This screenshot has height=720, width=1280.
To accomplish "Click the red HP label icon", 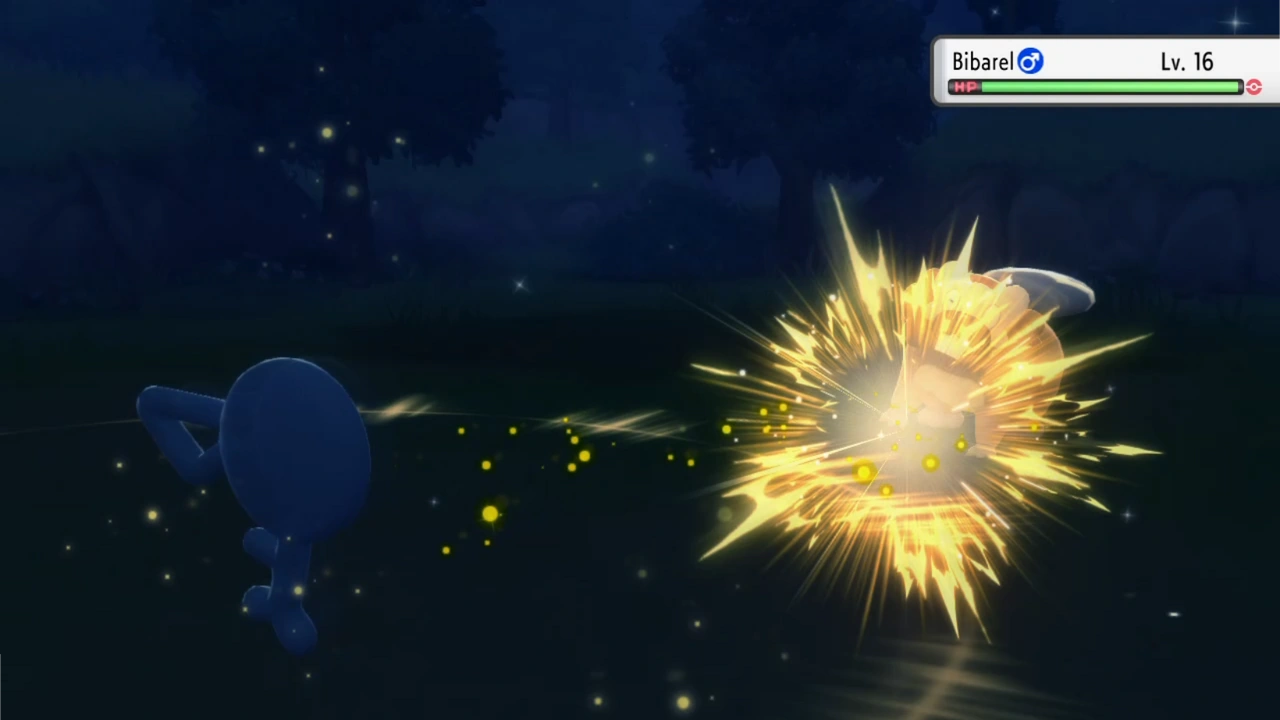I will point(963,87).
